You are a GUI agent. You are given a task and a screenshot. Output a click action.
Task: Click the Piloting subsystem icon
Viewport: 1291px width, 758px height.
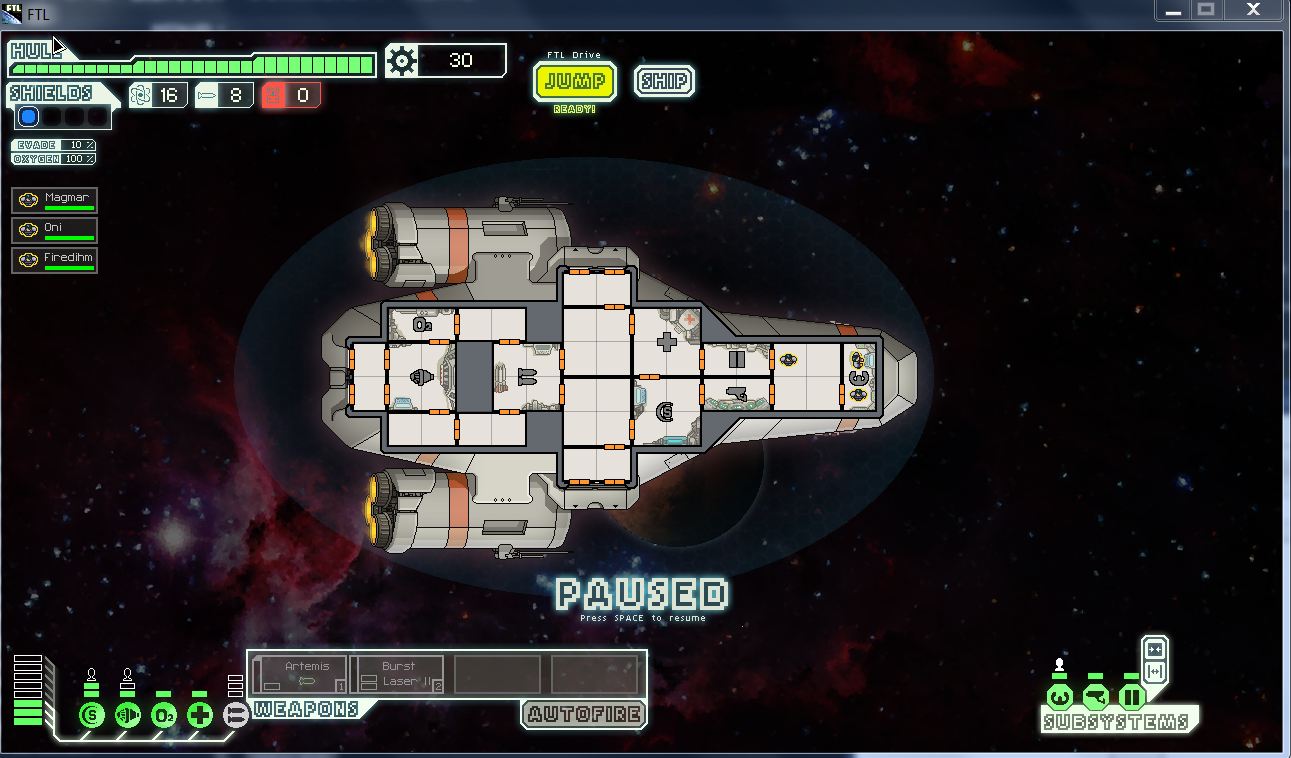point(1059,696)
